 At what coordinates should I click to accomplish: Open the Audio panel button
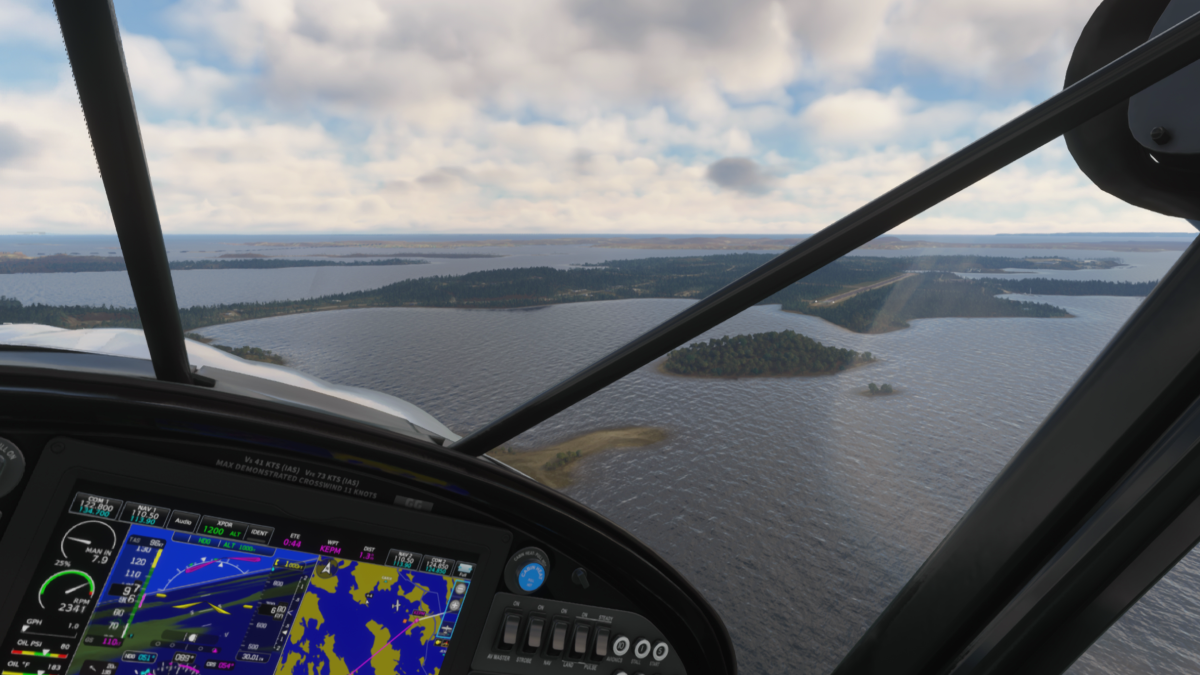(x=183, y=521)
